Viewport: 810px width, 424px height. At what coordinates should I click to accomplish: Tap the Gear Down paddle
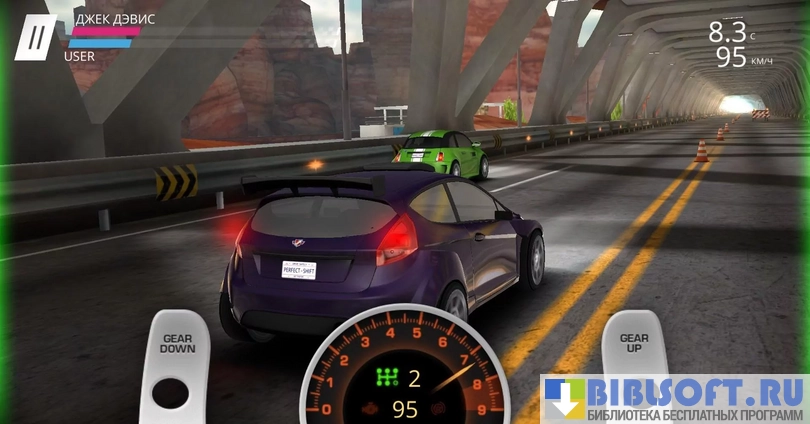tap(177, 362)
